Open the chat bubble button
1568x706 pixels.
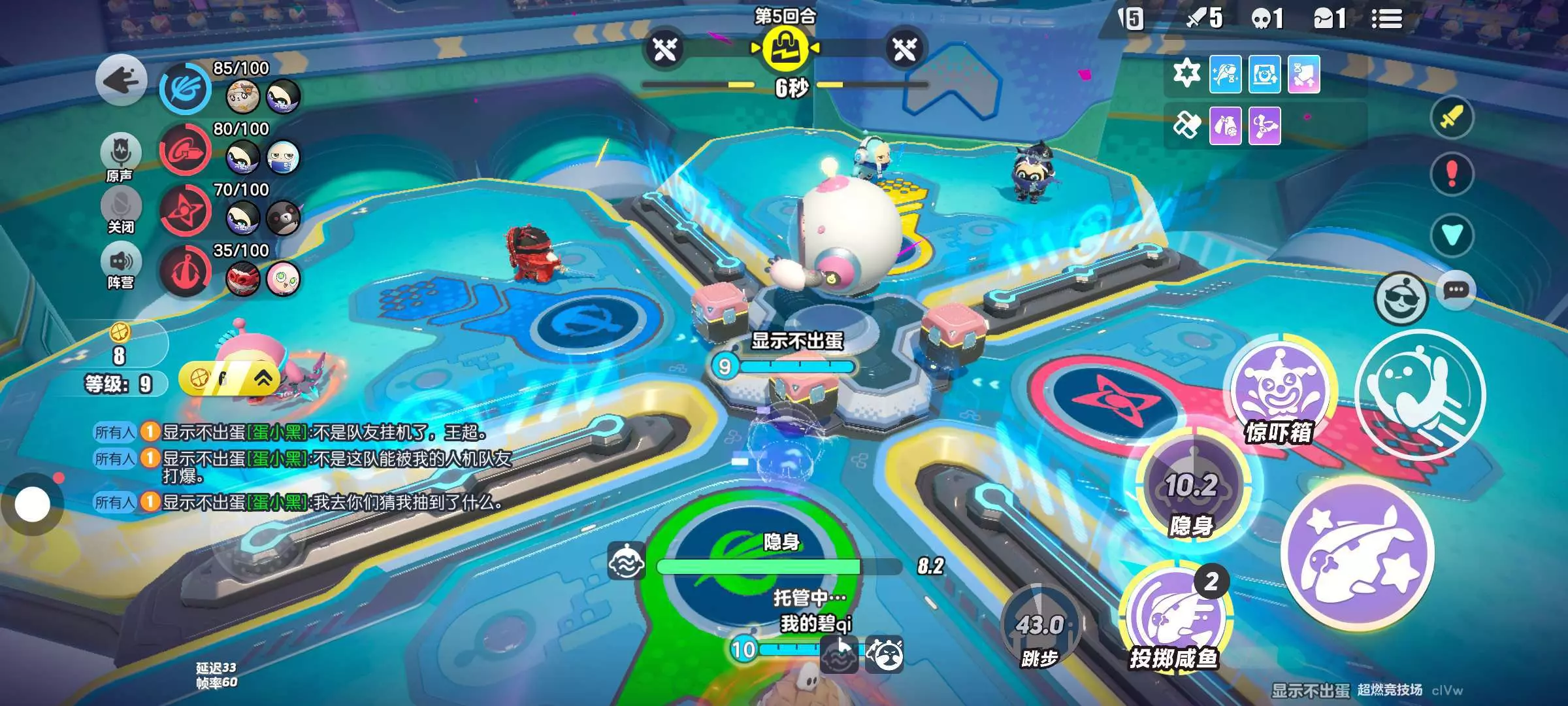coord(1456,290)
